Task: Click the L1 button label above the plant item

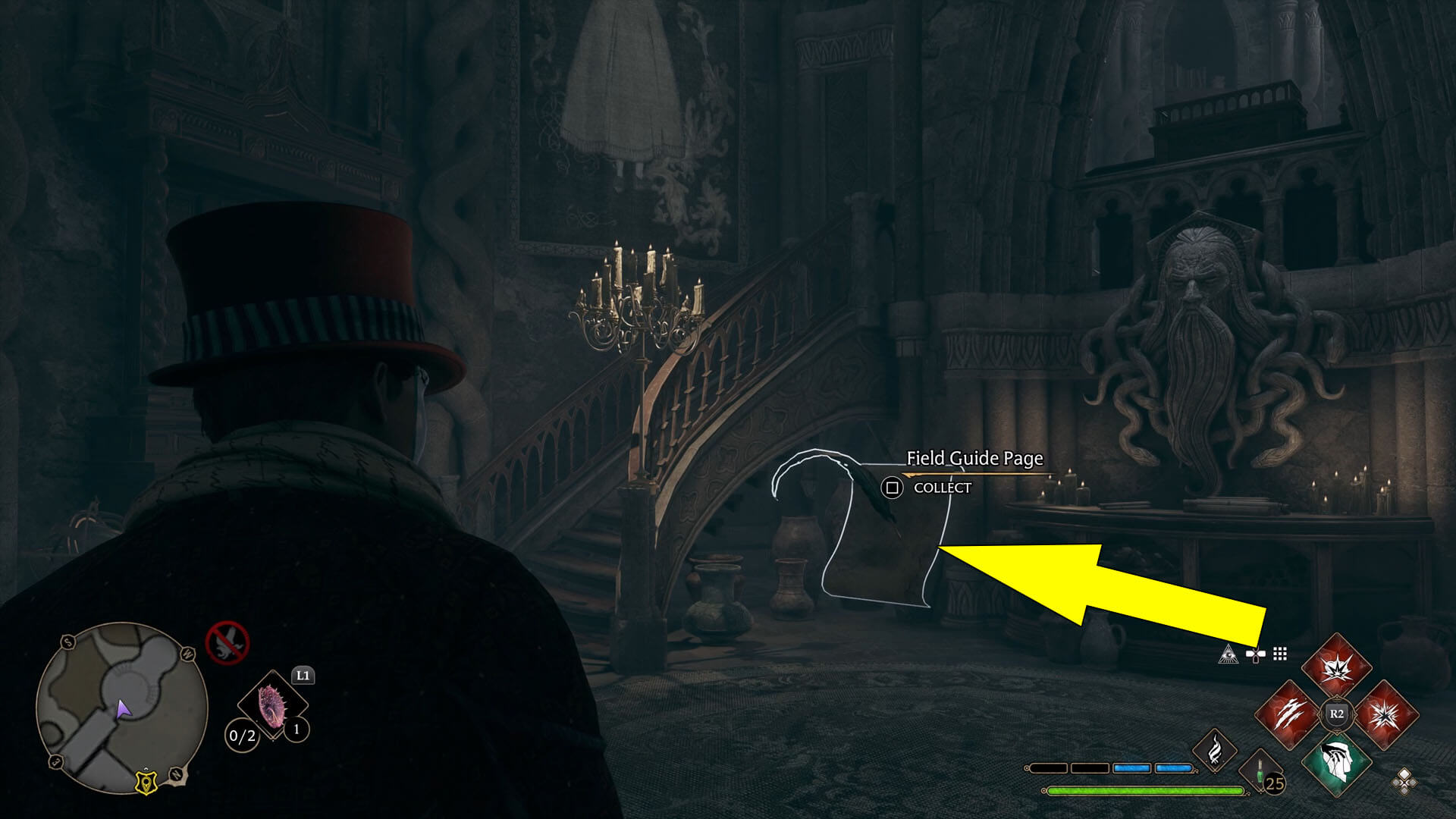Action: point(303,676)
